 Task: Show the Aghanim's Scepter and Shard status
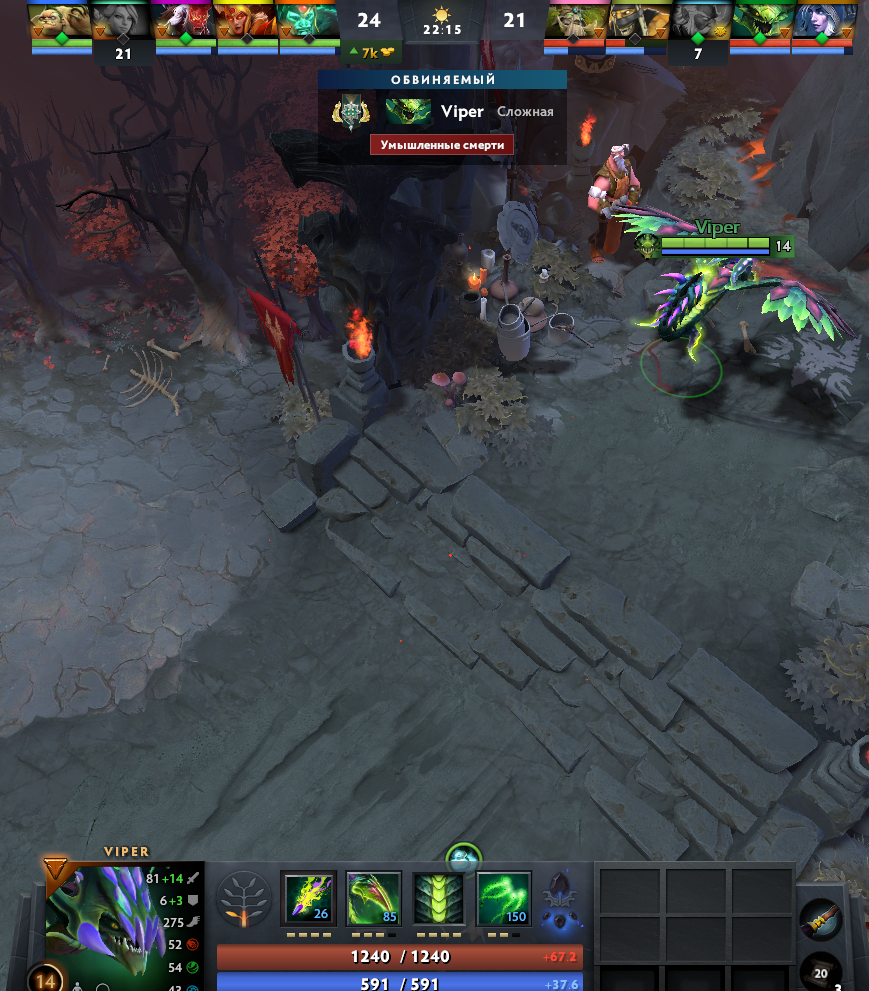tap(560, 897)
